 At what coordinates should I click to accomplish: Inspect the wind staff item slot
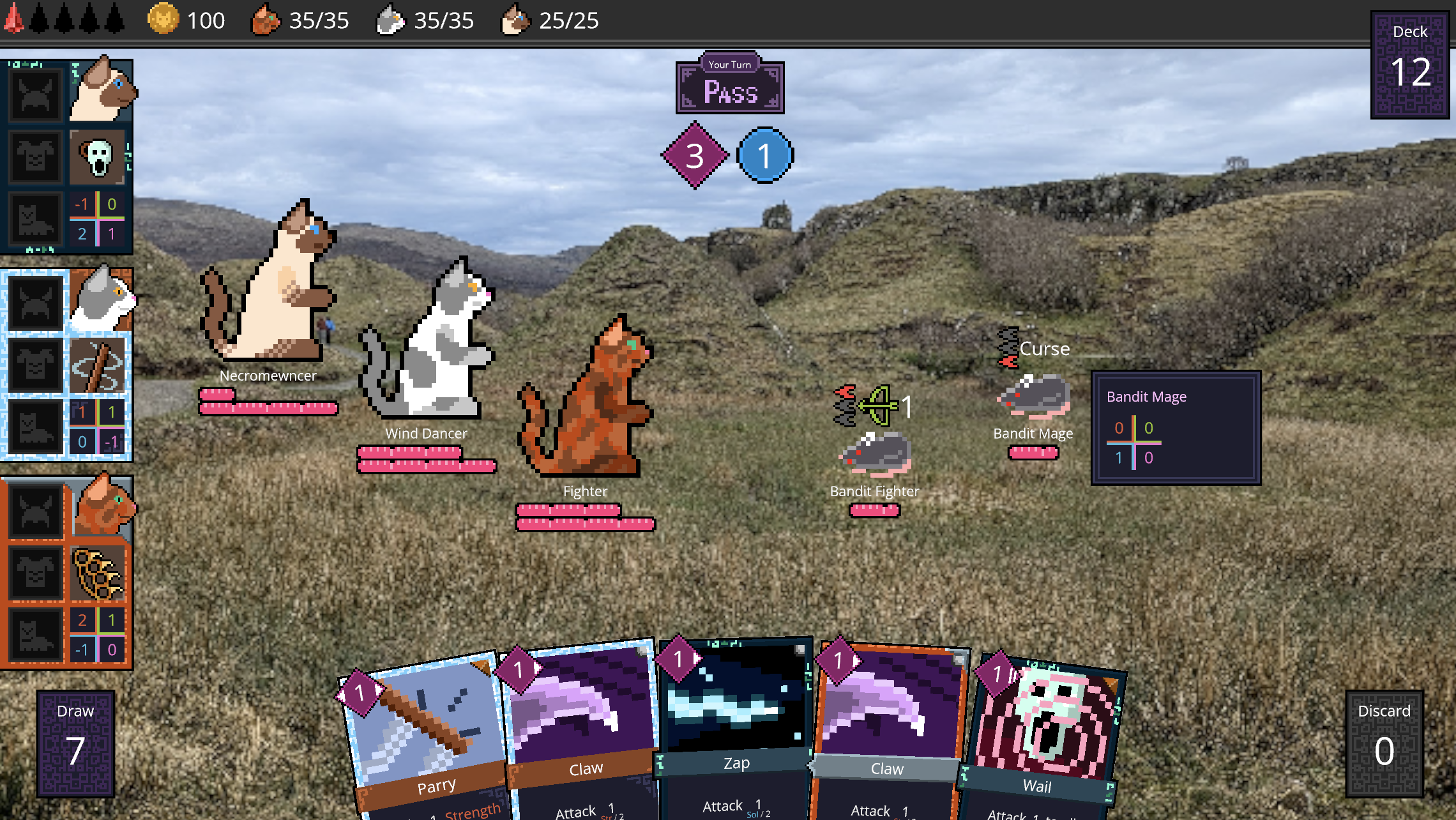coord(98,365)
